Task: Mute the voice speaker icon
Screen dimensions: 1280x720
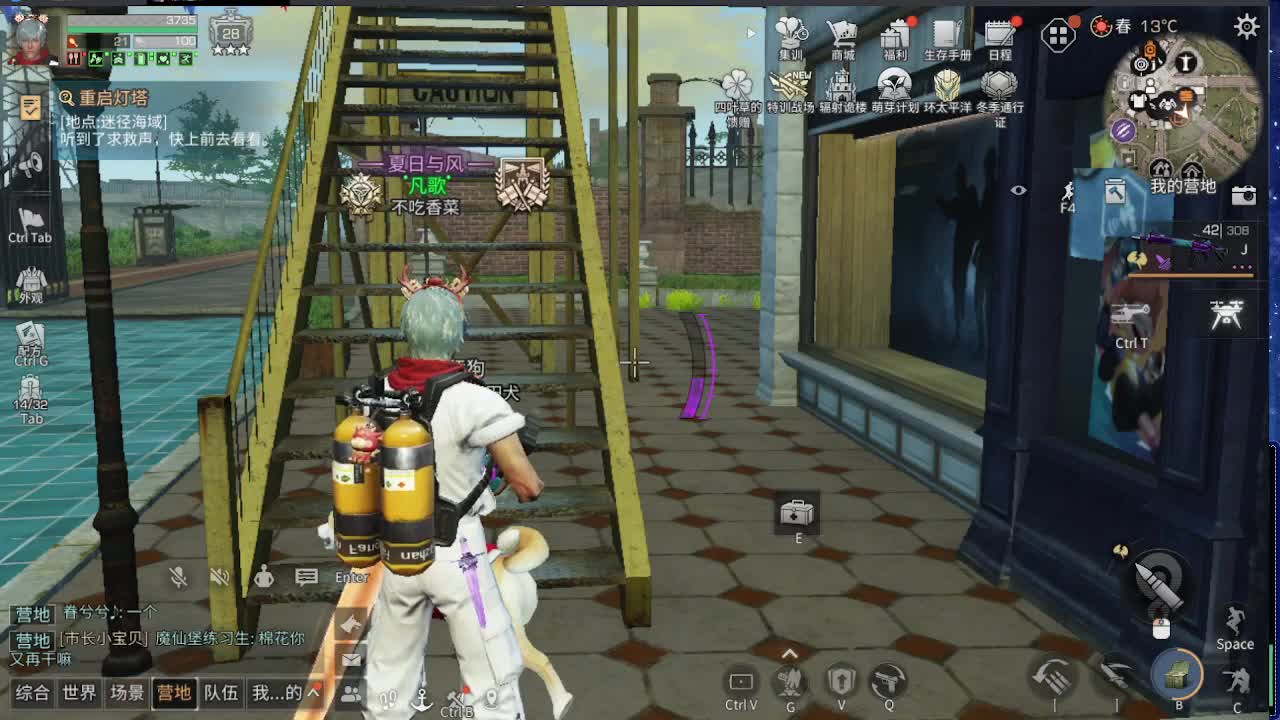Action: click(219, 577)
